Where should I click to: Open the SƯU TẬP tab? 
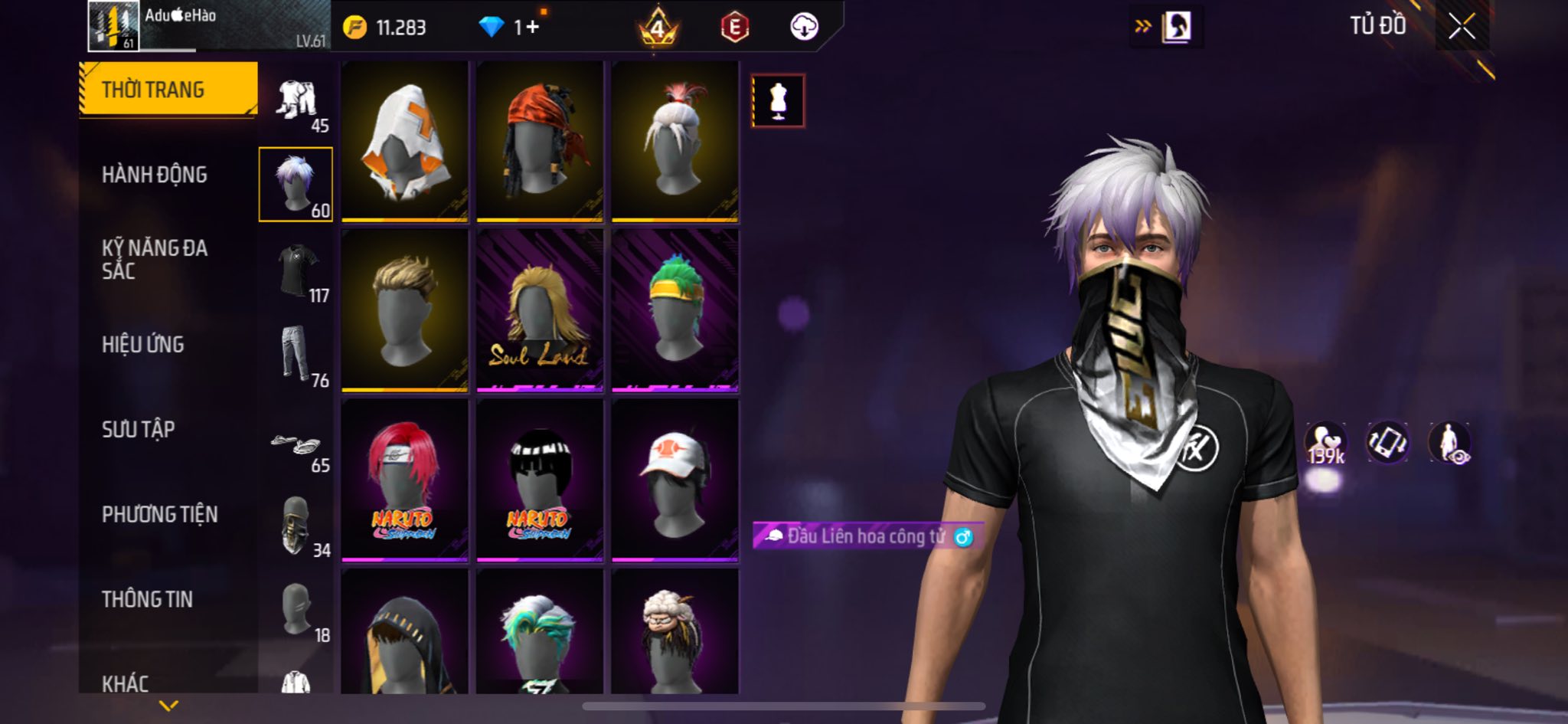coord(138,429)
